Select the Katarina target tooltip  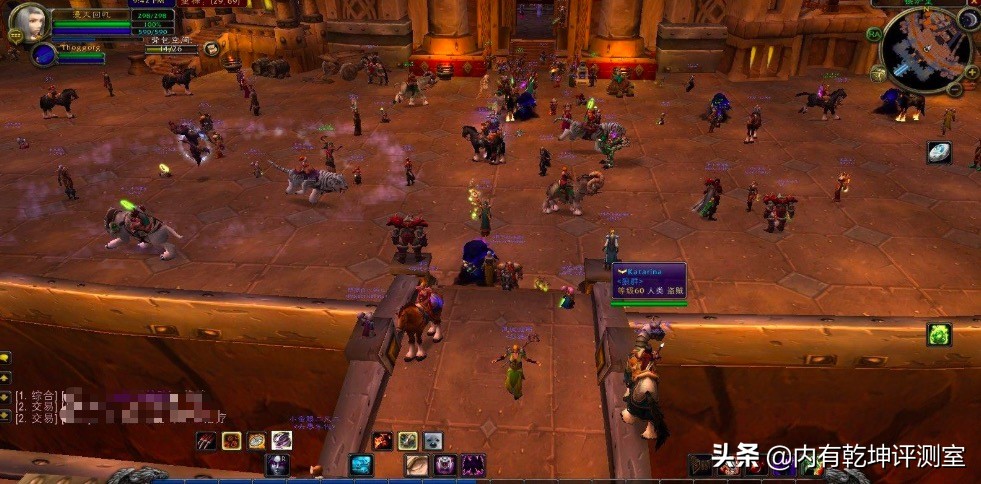[649, 282]
